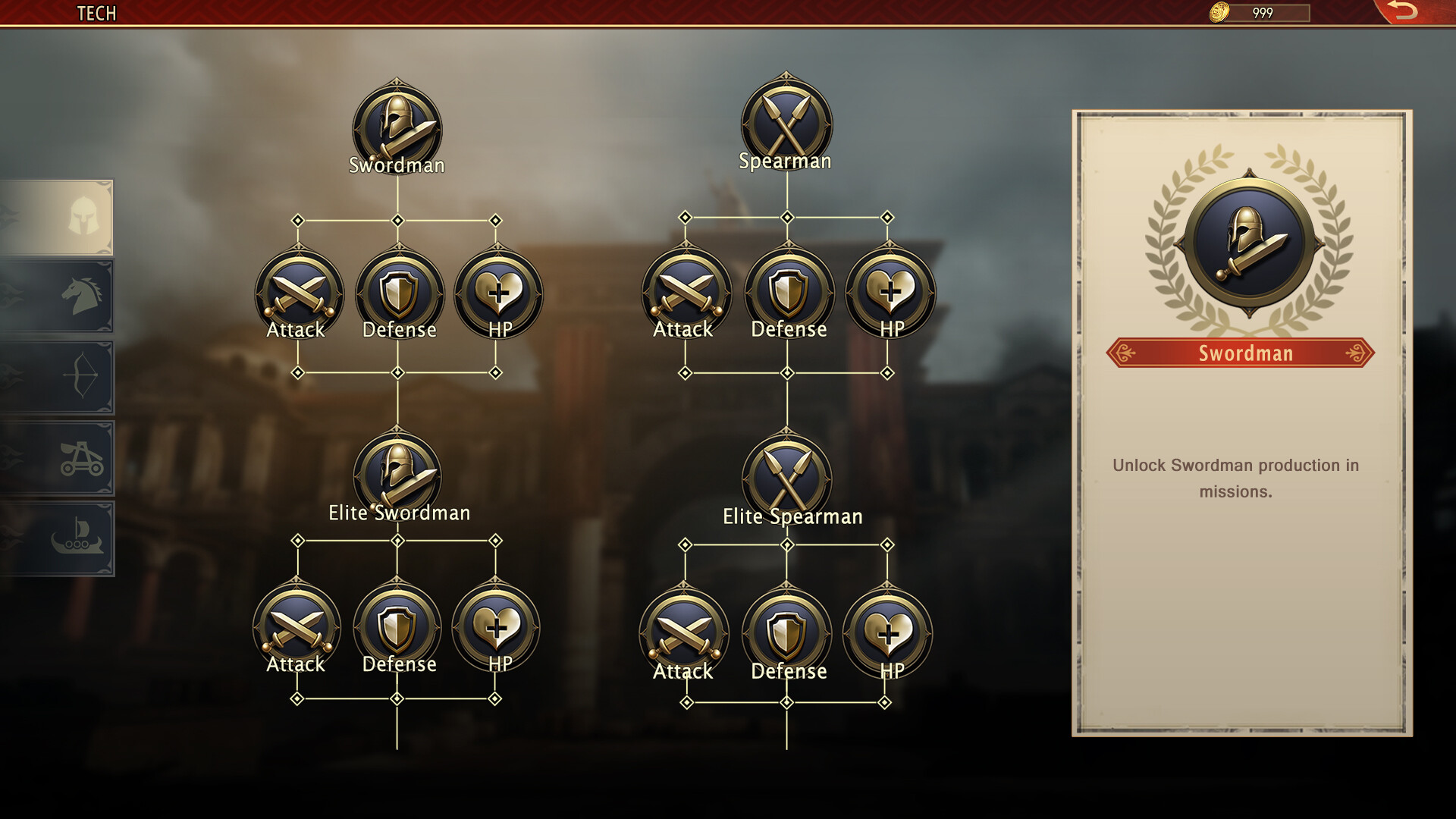Click the Spearman Defense upgrade node
Image resolution: width=1456 pixels, height=819 pixels.
point(787,294)
